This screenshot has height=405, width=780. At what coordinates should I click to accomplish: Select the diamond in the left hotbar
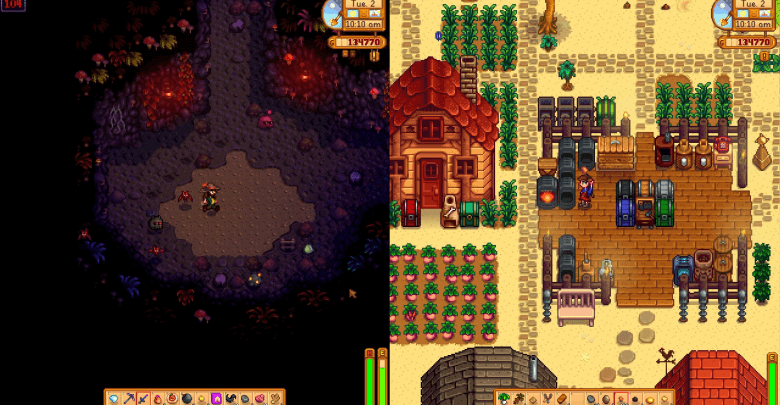113,398
